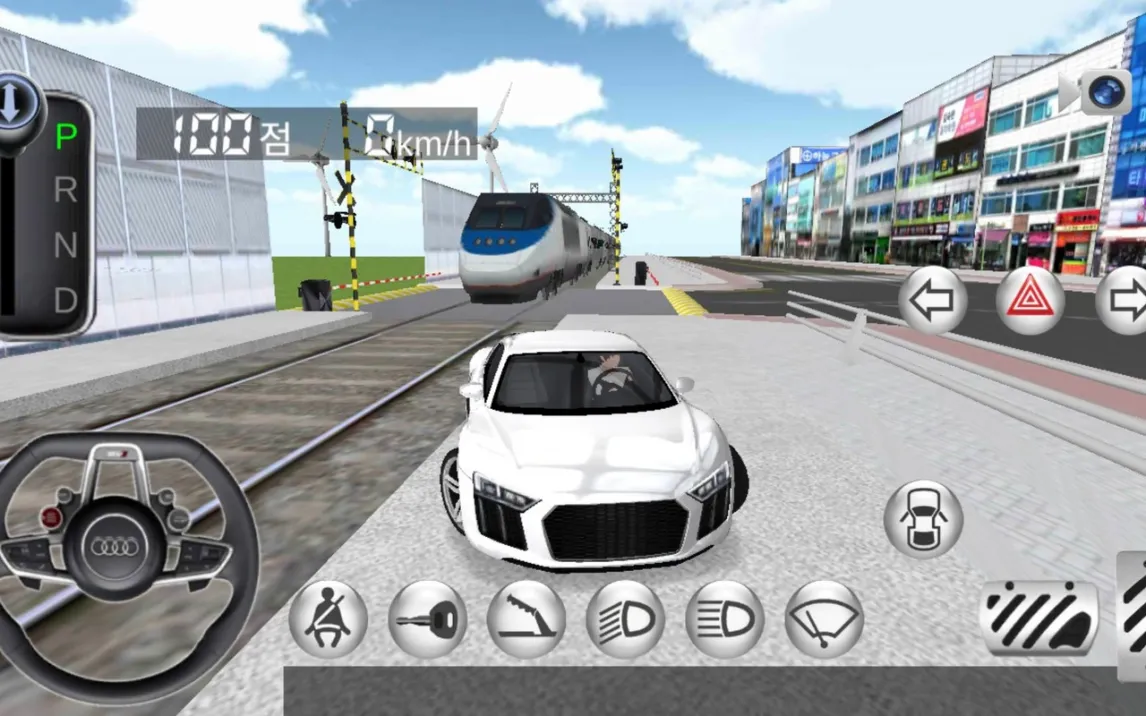Turn on the windshield wipers
1146x716 pixels.
[x=823, y=619]
